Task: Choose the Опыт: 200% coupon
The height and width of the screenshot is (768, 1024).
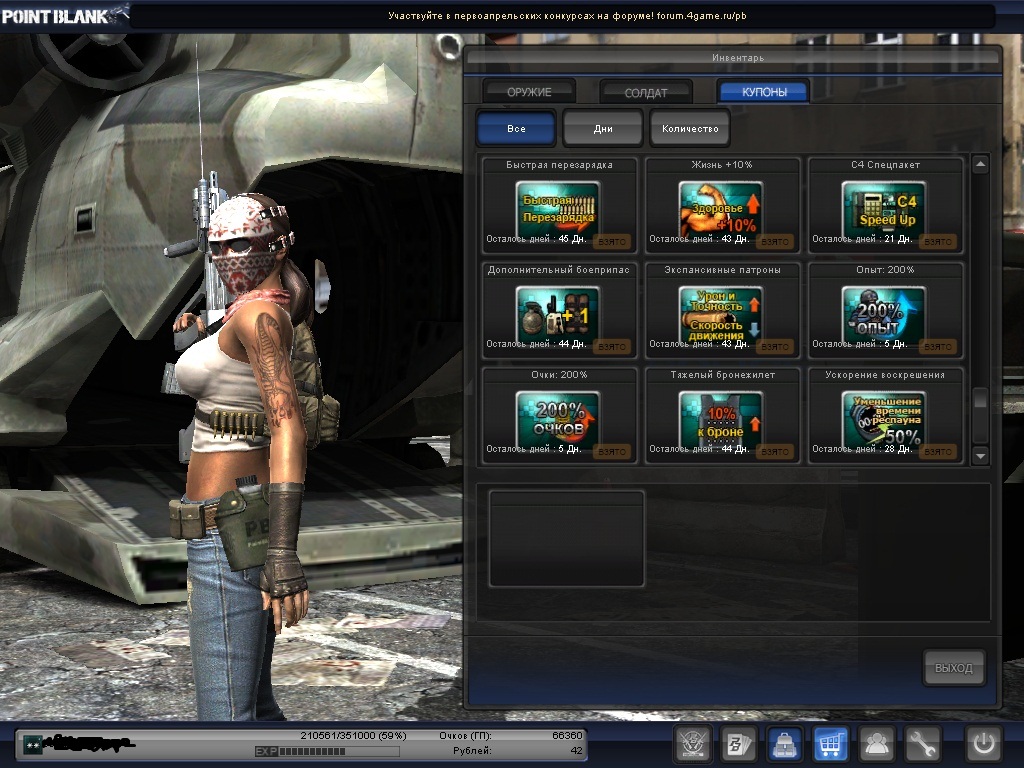Action: 884,315
